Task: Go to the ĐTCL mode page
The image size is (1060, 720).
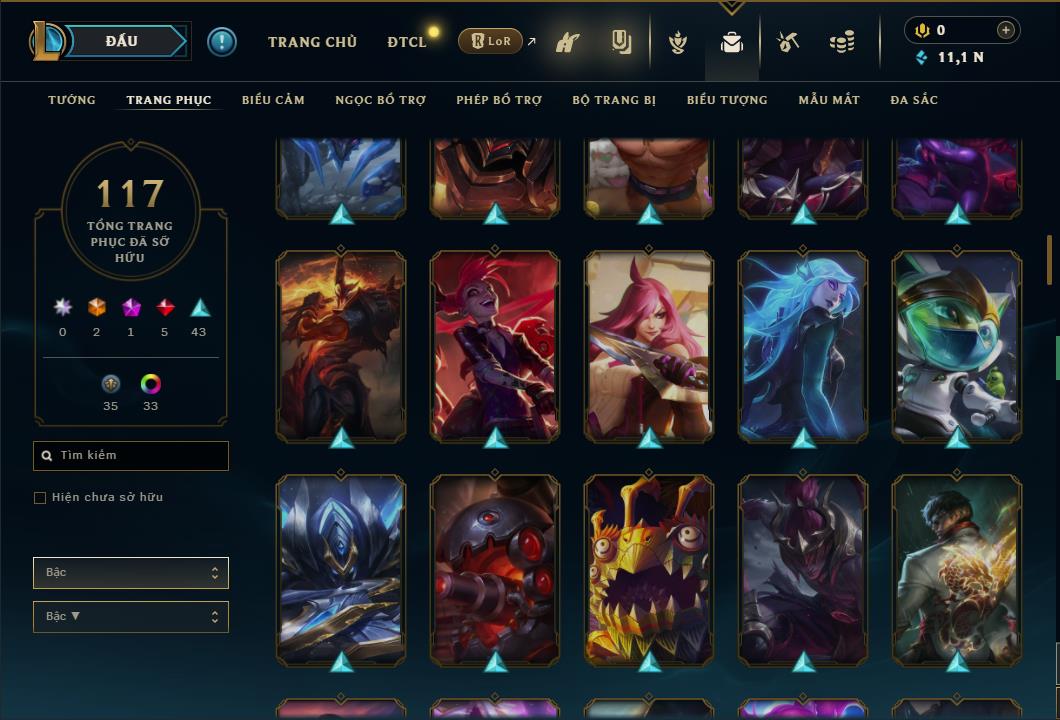Action: point(407,42)
